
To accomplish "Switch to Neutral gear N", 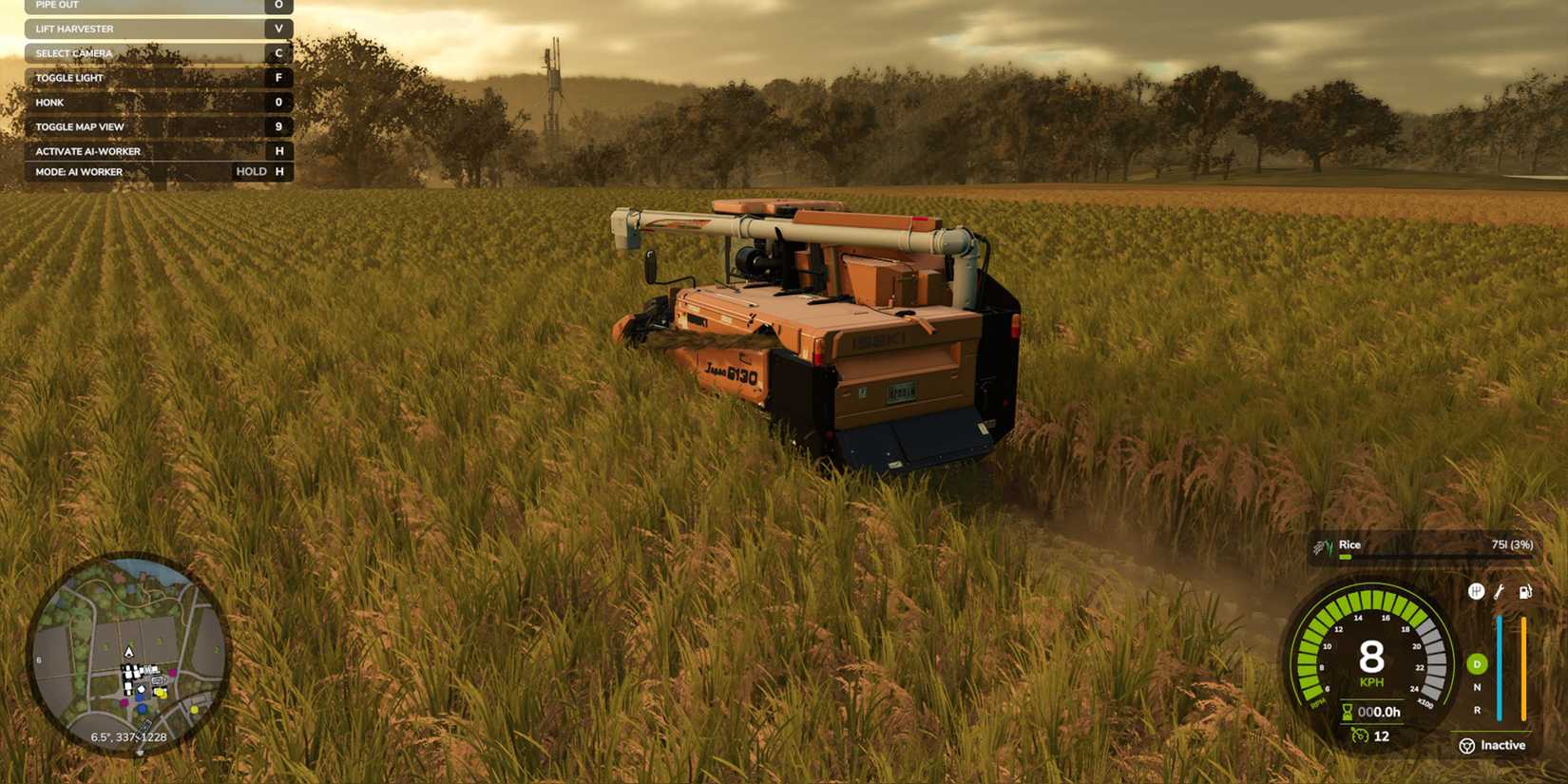I will pos(1475,688).
